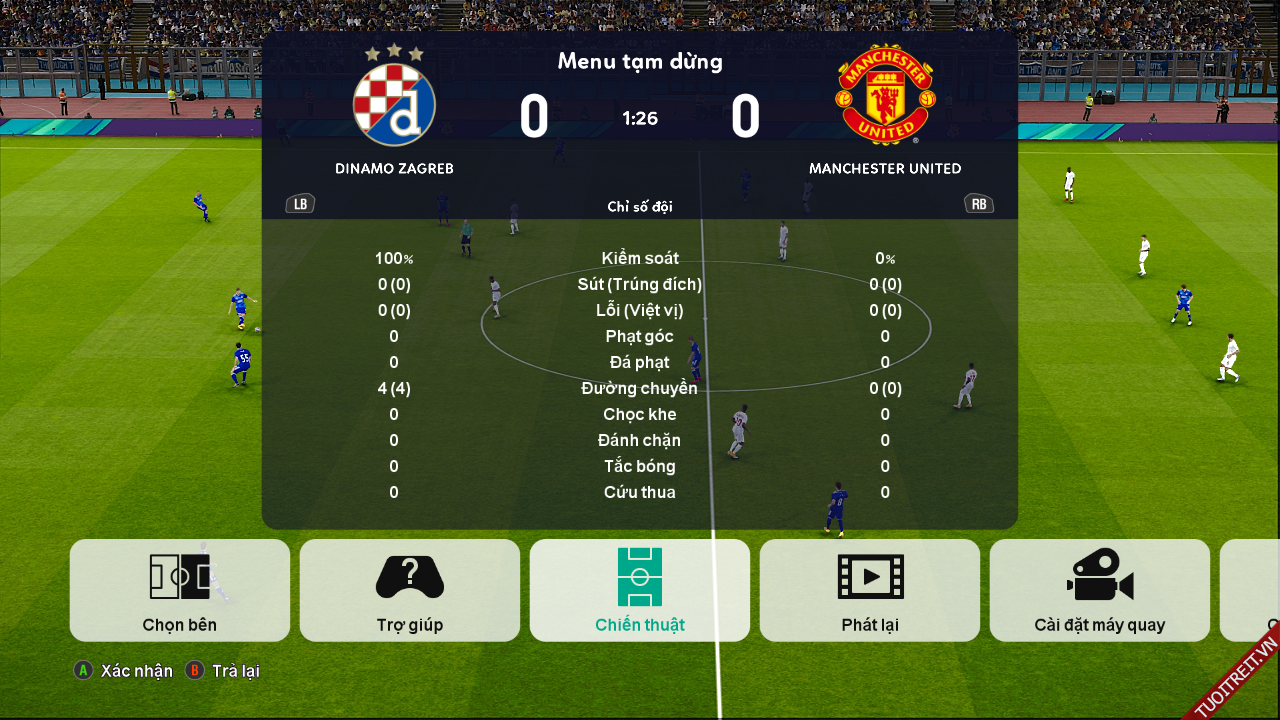1280x720 pixels.
Task: Select the Trợ giúp help tile
Action: (x=410, y=590)
